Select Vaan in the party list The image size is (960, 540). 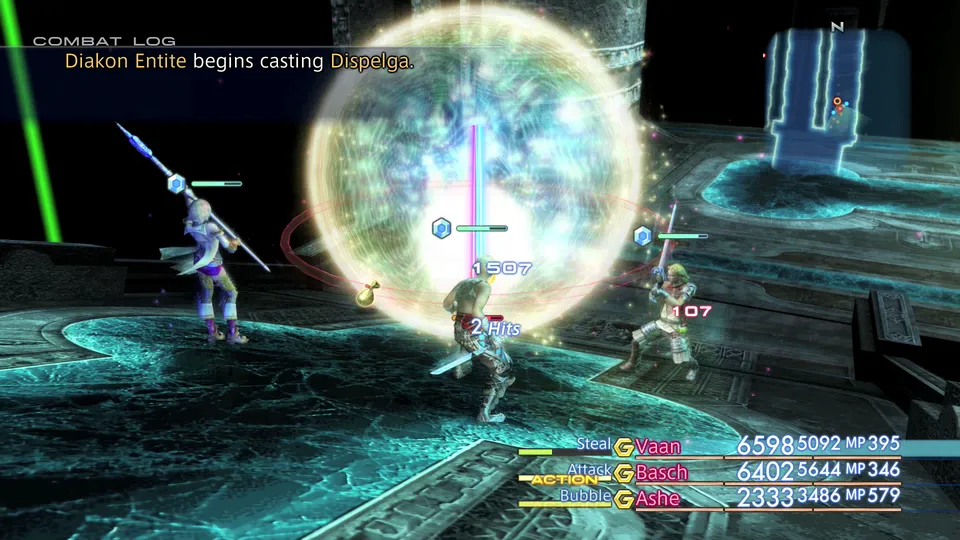pyautogui.click(x=659, y=446)
